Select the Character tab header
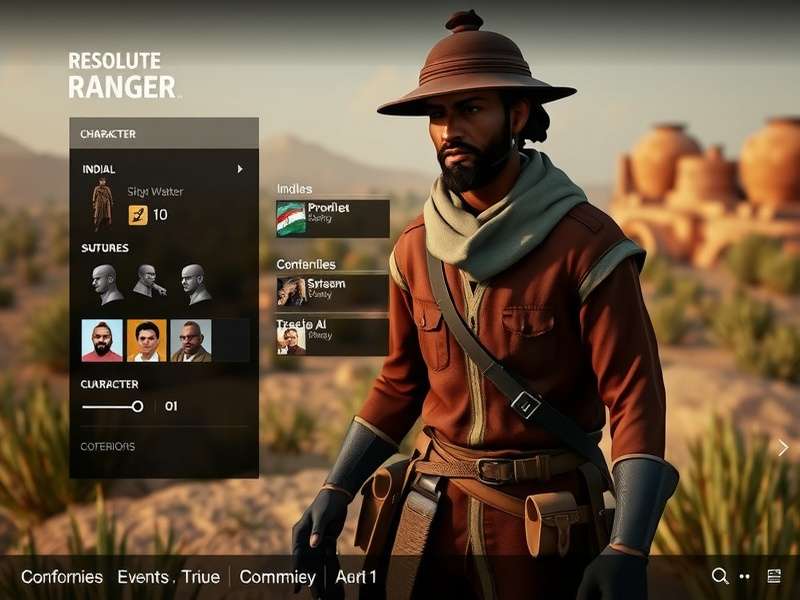This screenshot has height=600, width=800. [x=108, y=134]
